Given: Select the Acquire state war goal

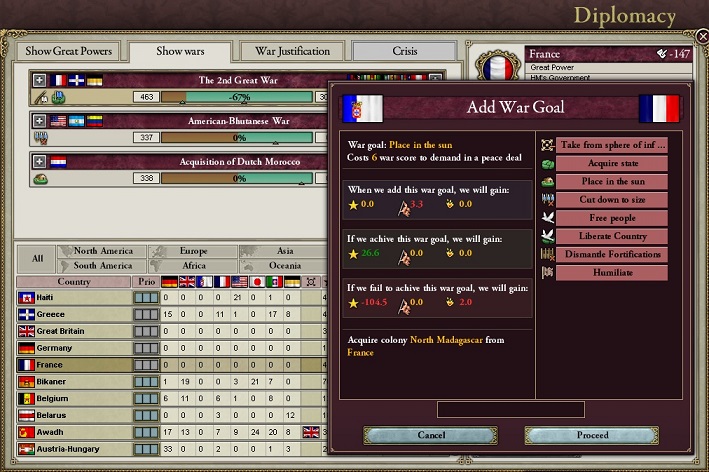Looking at the screenshot, I should pyautogui.click(x=611, y=163).
